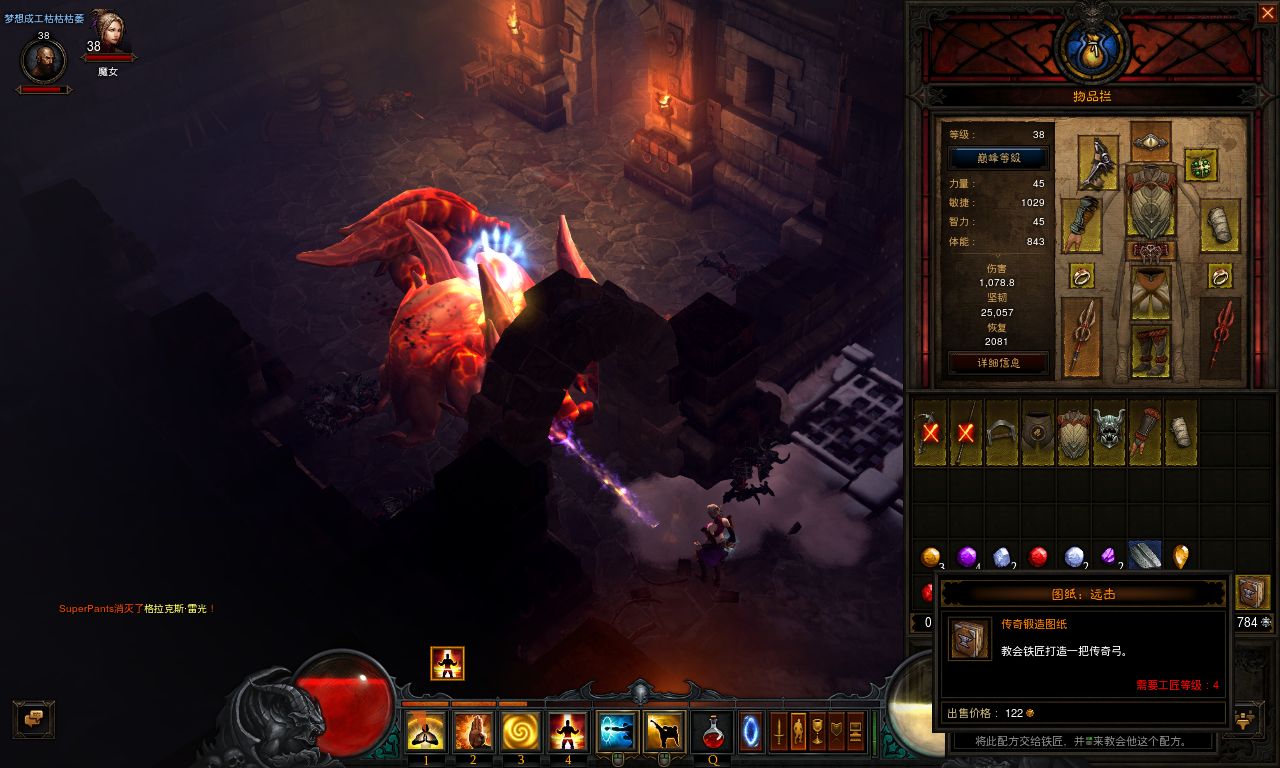Open the blue town portal
Image resolution: width=1280 pixels, height=768 pixels.
point(751,731)
